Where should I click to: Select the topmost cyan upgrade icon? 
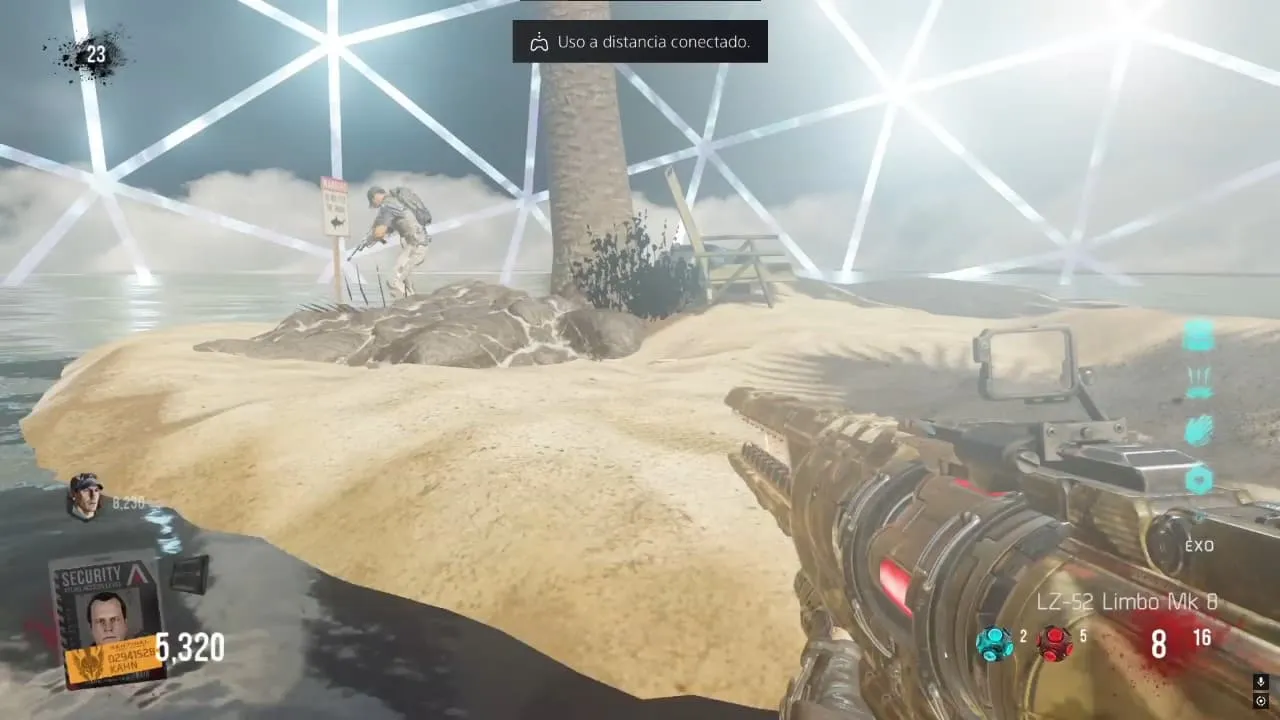click(1198, 335)
